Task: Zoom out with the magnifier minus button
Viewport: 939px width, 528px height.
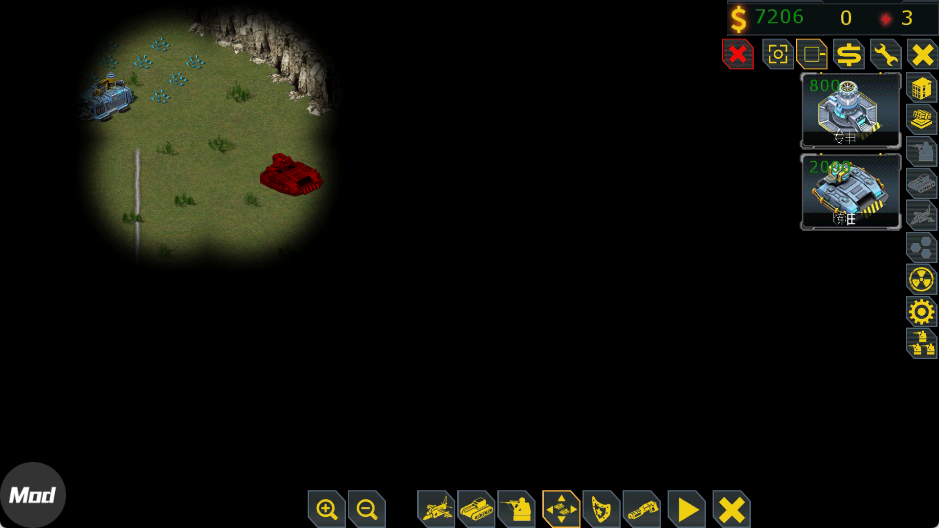Action: 367,509
